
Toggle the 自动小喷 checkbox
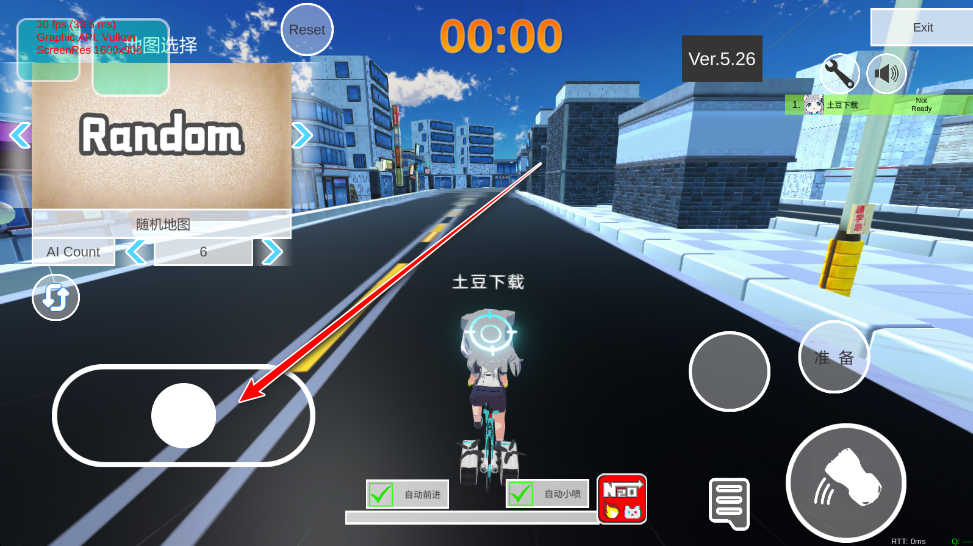tap(520, 493)
